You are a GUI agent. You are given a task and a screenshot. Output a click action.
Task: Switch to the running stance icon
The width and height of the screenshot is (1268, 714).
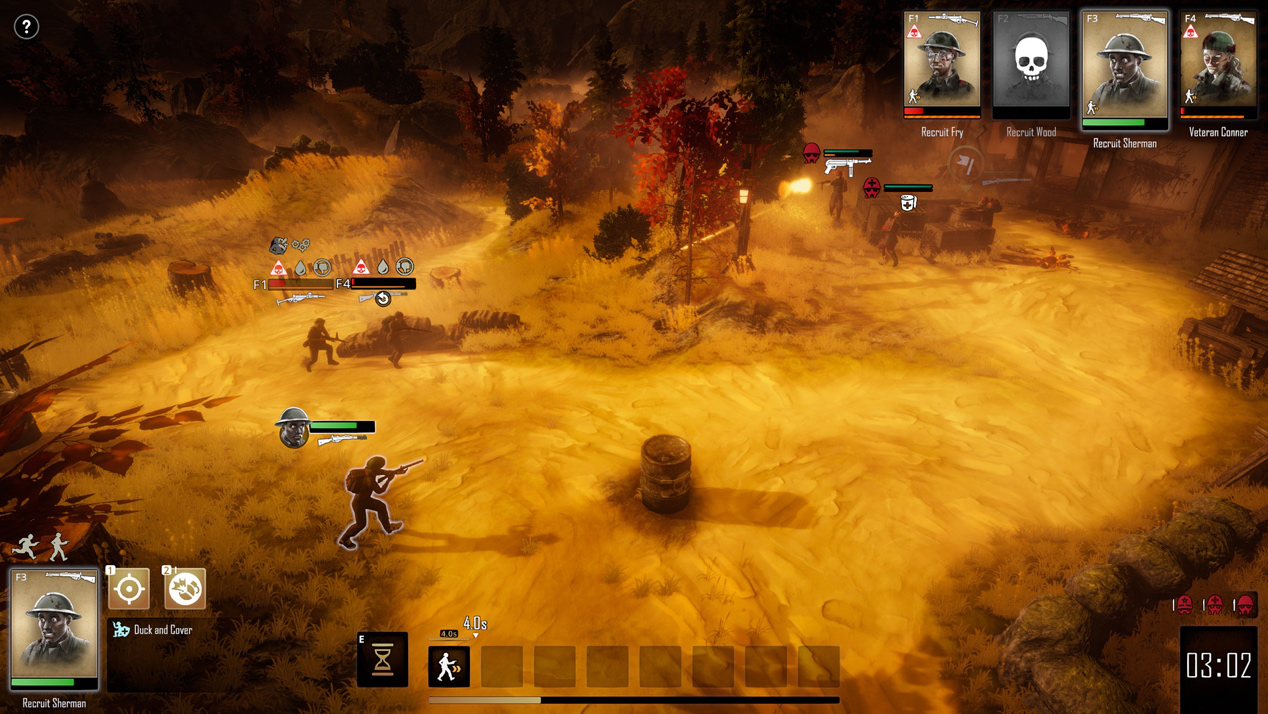click(x=26, y=546)
